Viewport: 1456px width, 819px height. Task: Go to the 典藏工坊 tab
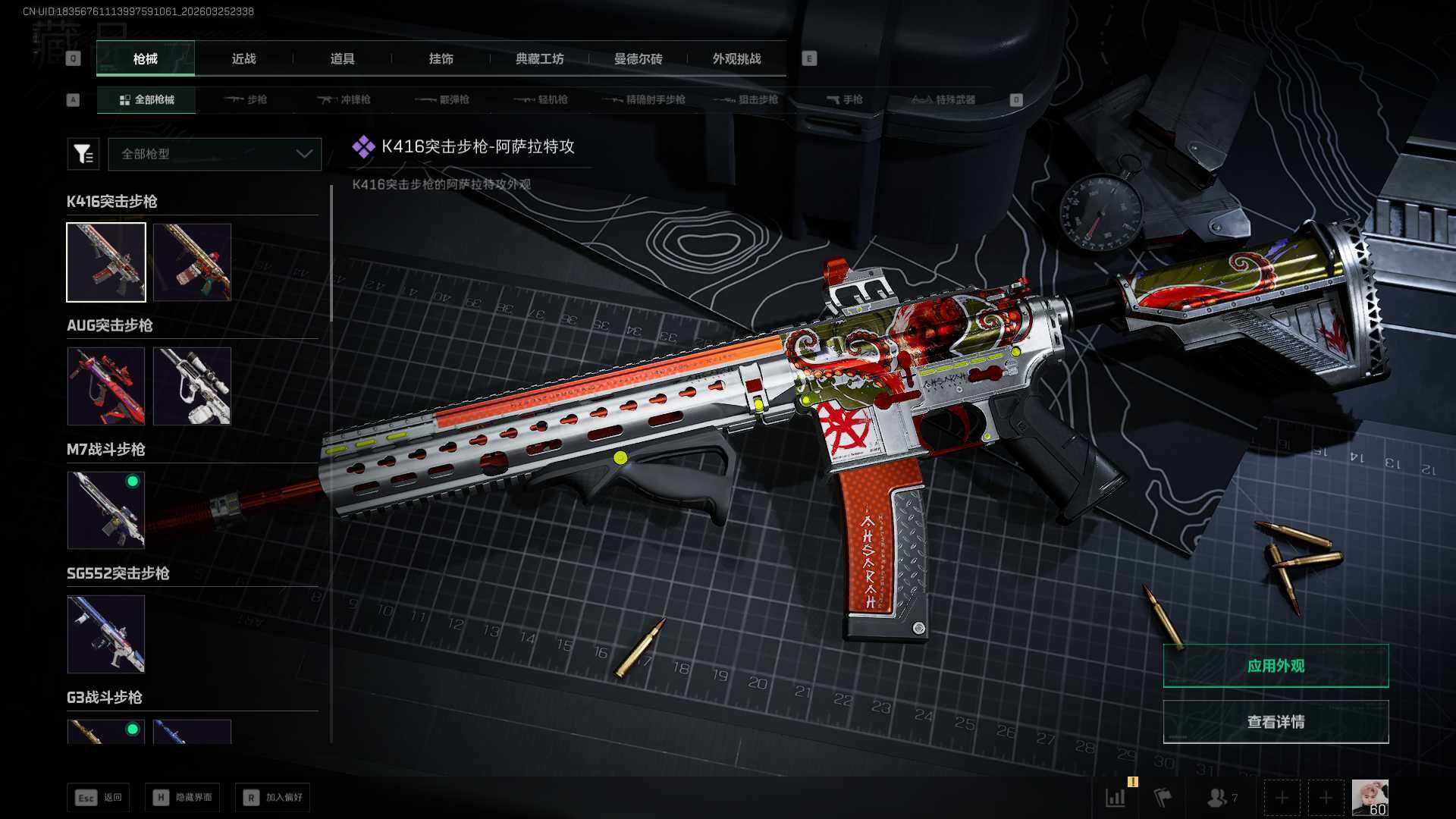pyautogui.click(x=539, y=59)
